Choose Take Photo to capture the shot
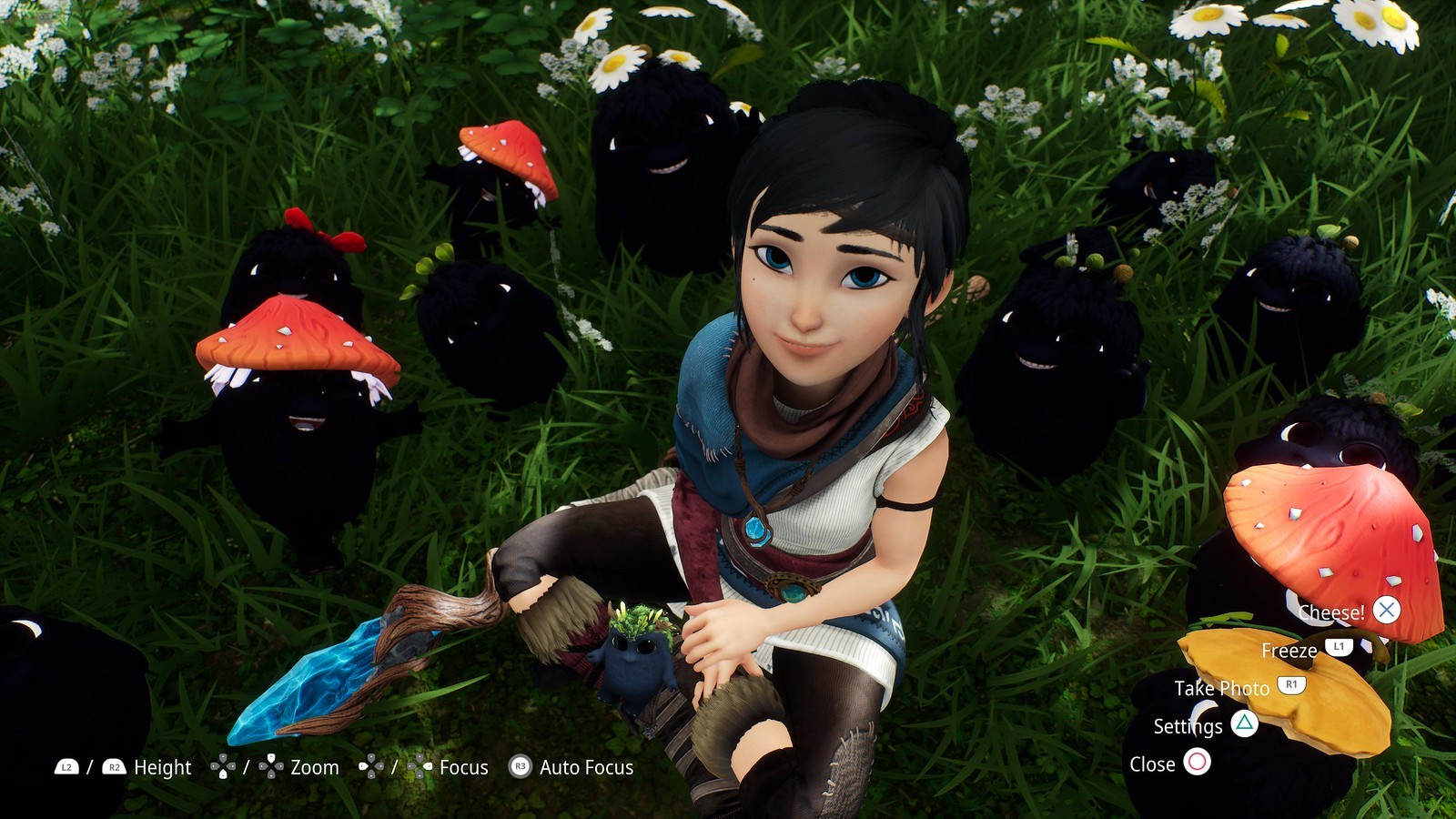Viewport: 1456px width, 819px height. point(1223,688)
